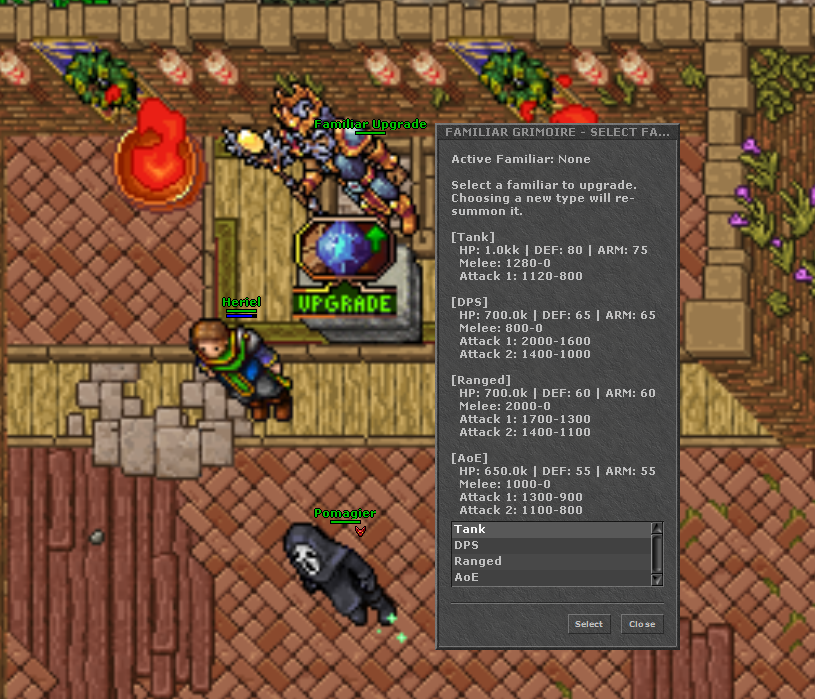Screen dimensions: 815x699
Task: Click the list scrollbar up arrow
Action: click(657, 528)
